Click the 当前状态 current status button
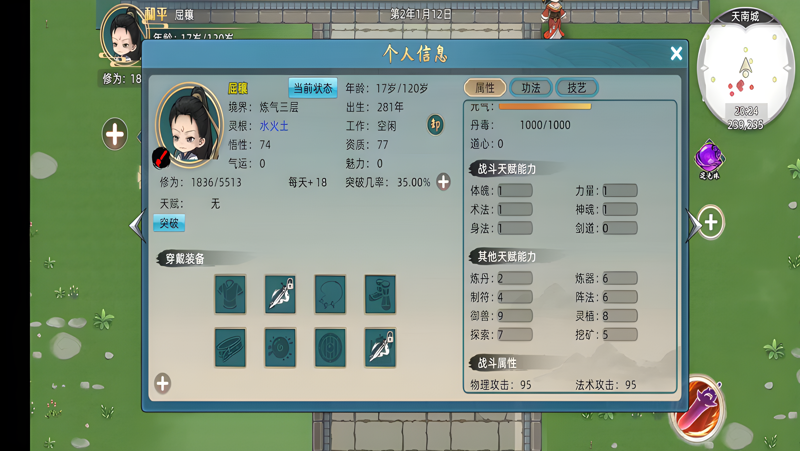 (313, 89)
